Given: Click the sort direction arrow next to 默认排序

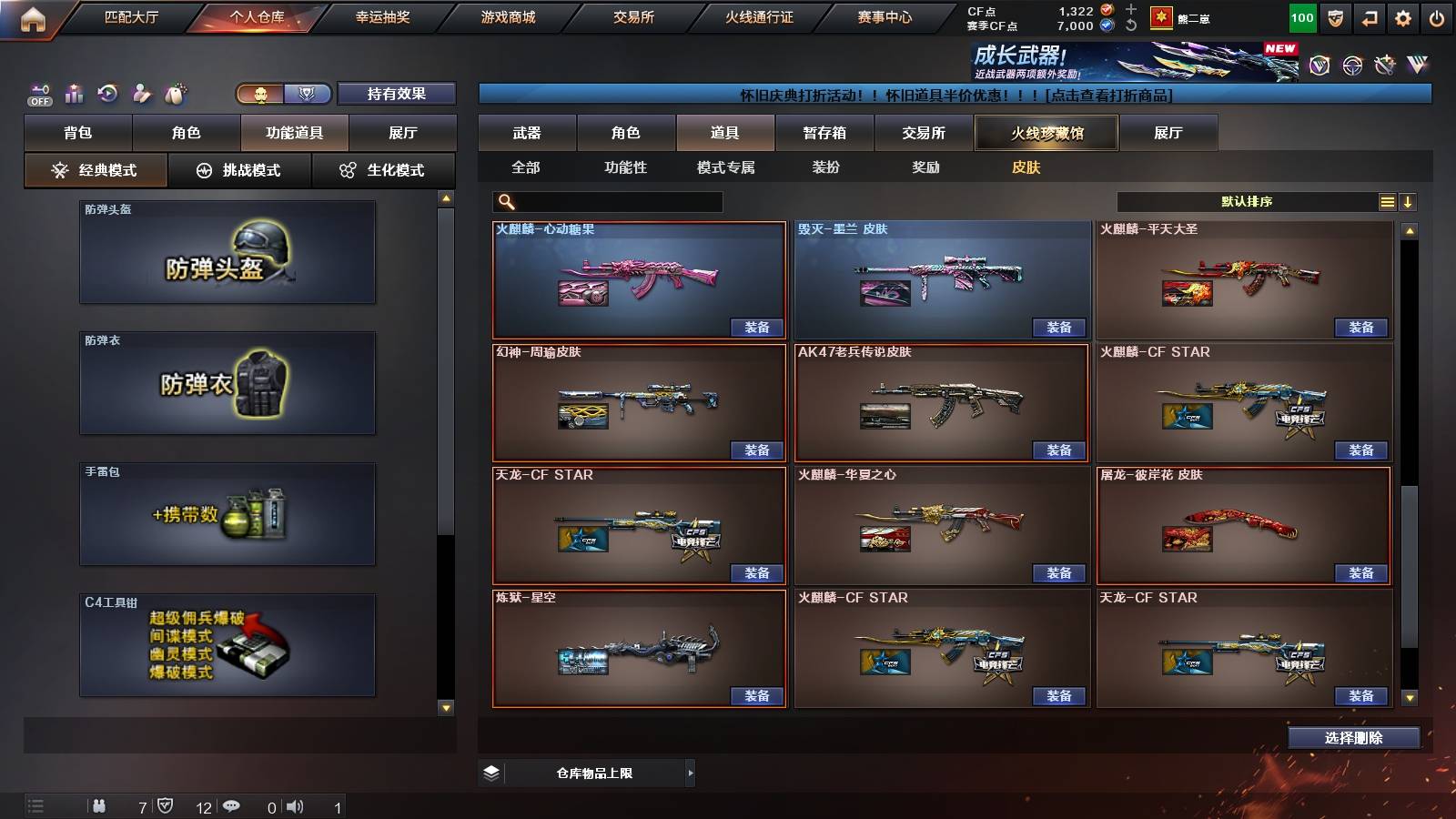Looking at the screenshot, I should tap(1409, 201).
